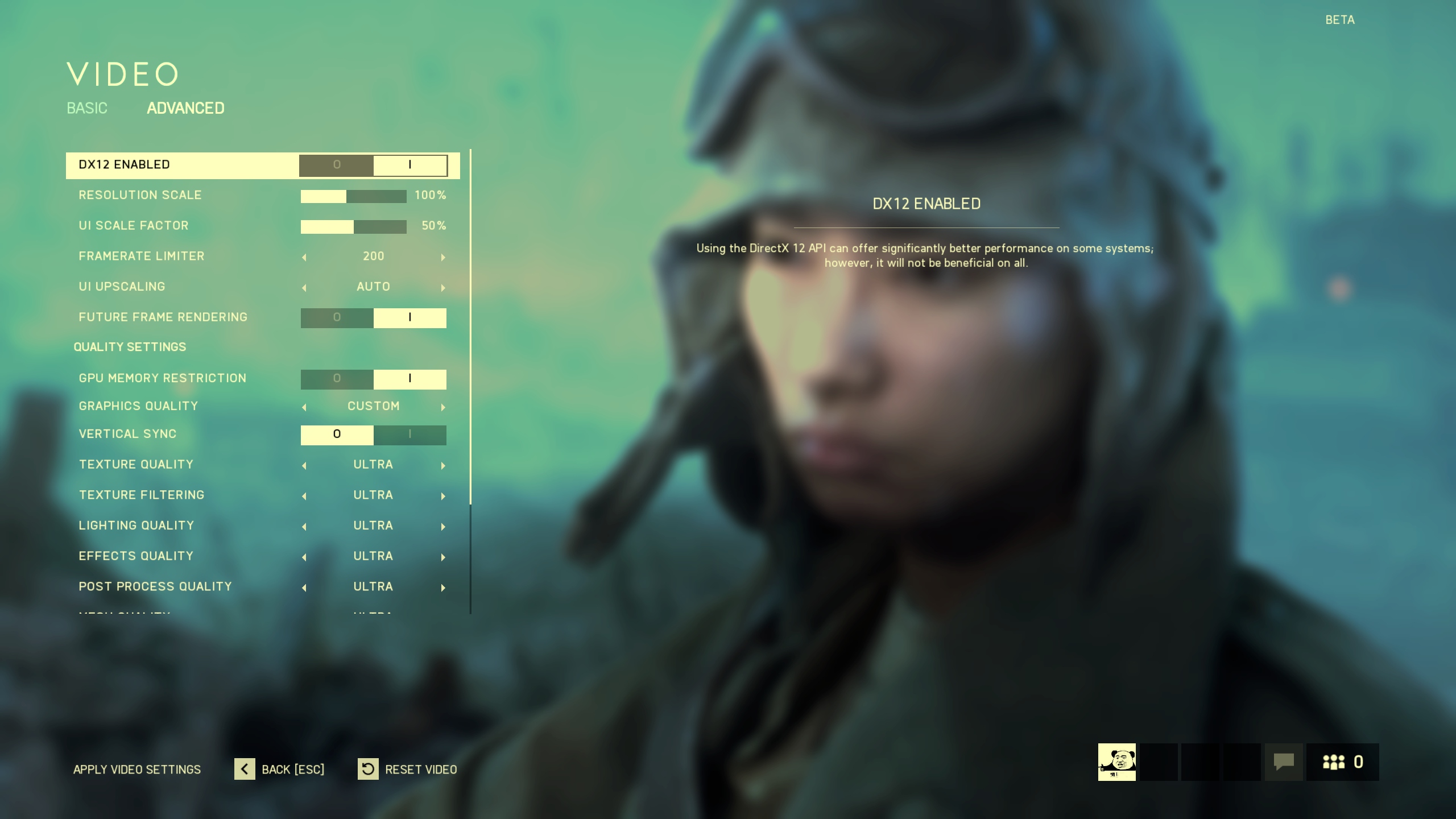Toggle Future Frame Rendering switch
Image resolution: width=1456 pixels, height=819 pixels.
(x=373, y=318)
